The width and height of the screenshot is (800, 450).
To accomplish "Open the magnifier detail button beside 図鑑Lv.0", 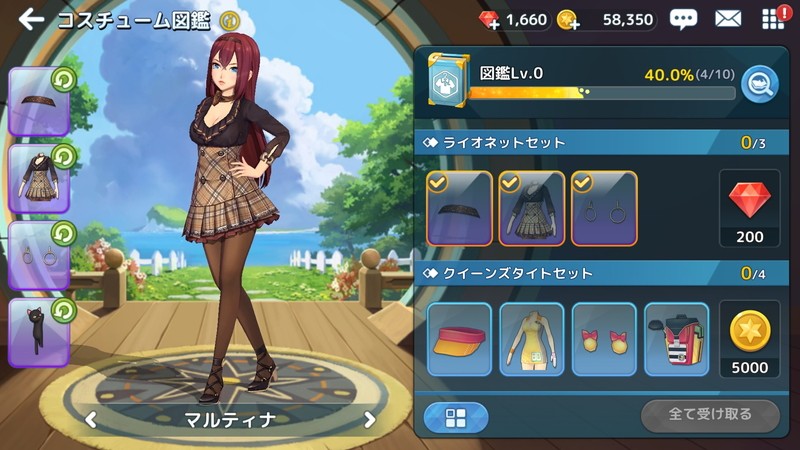I will pyautogui.click(x=761, y=81).
